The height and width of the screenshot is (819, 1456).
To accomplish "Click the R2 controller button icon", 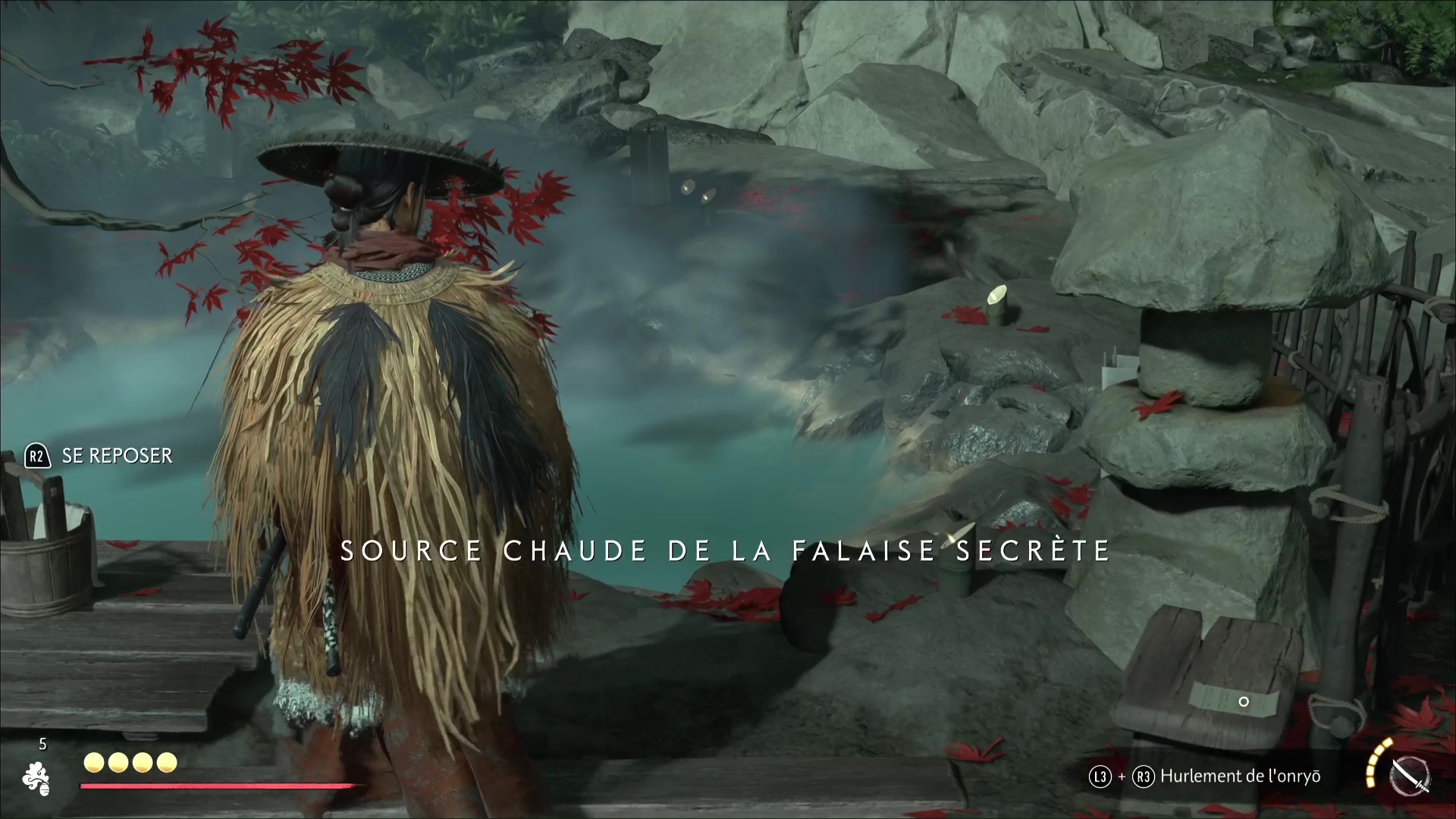I will [36, 456].
